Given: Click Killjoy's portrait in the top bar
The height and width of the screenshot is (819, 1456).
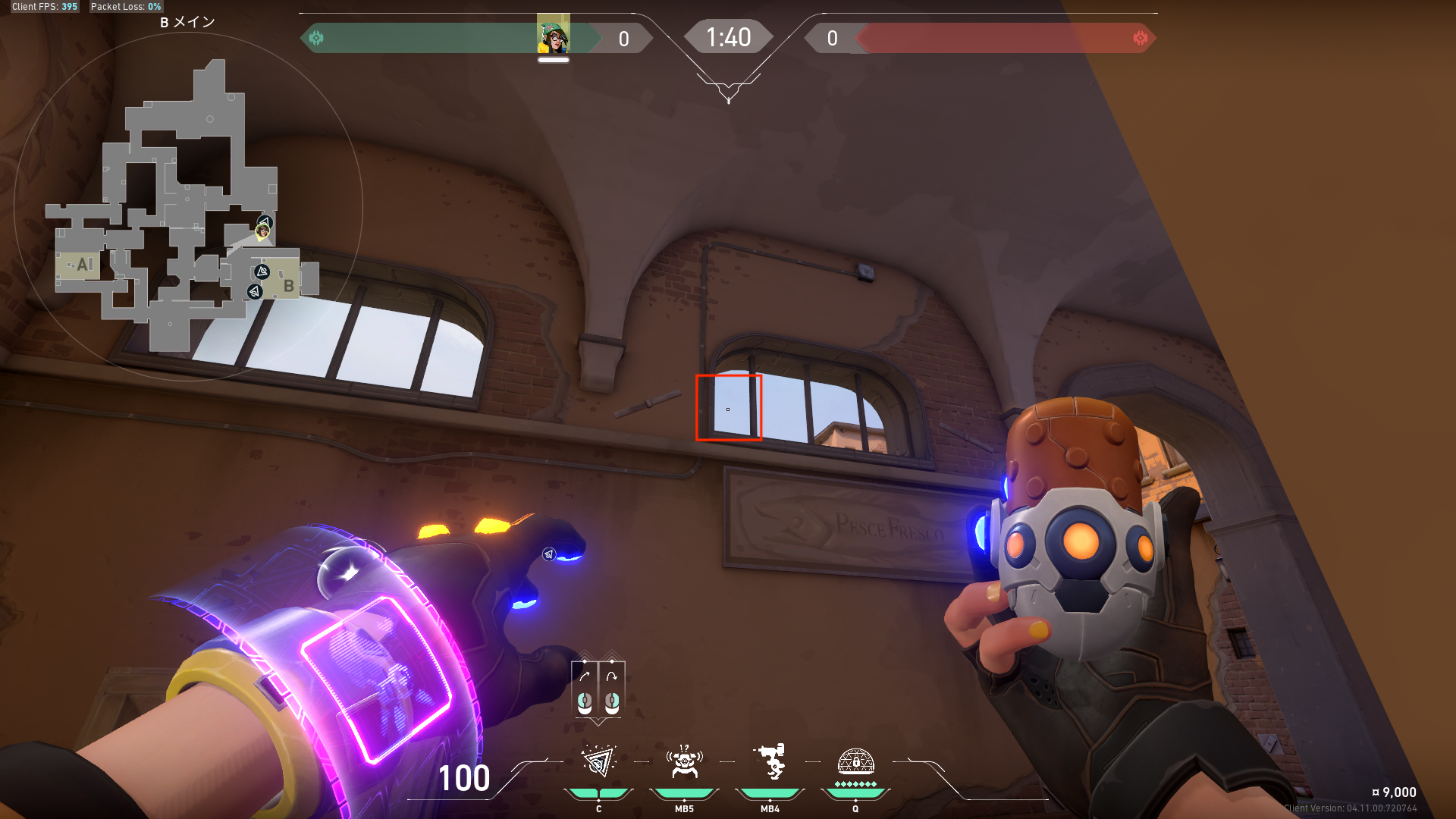Looking at the screenshot, I should pyautogui.click(x=553, y=36).
